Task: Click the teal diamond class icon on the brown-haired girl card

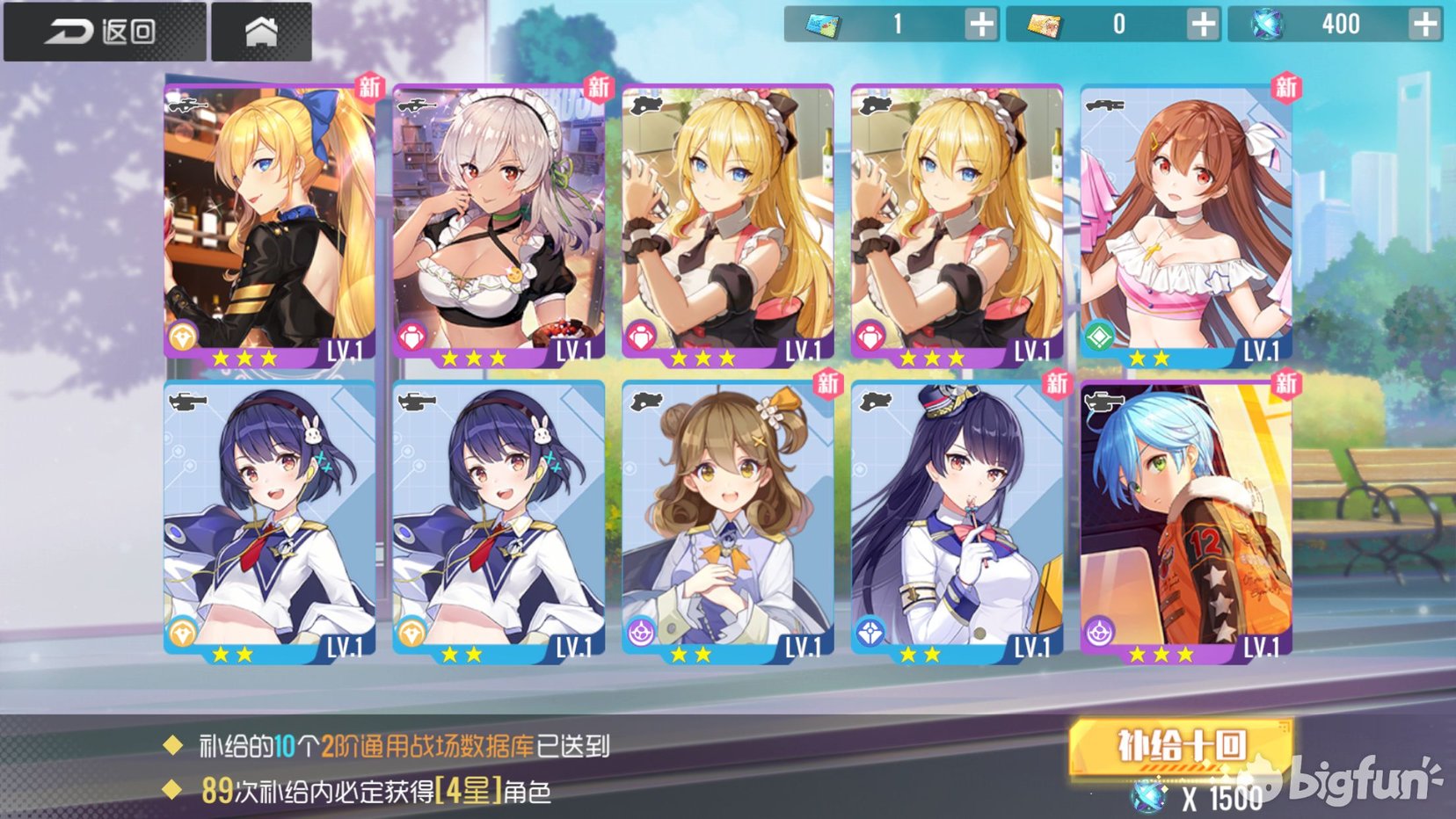Action: tap(1100, 333)
